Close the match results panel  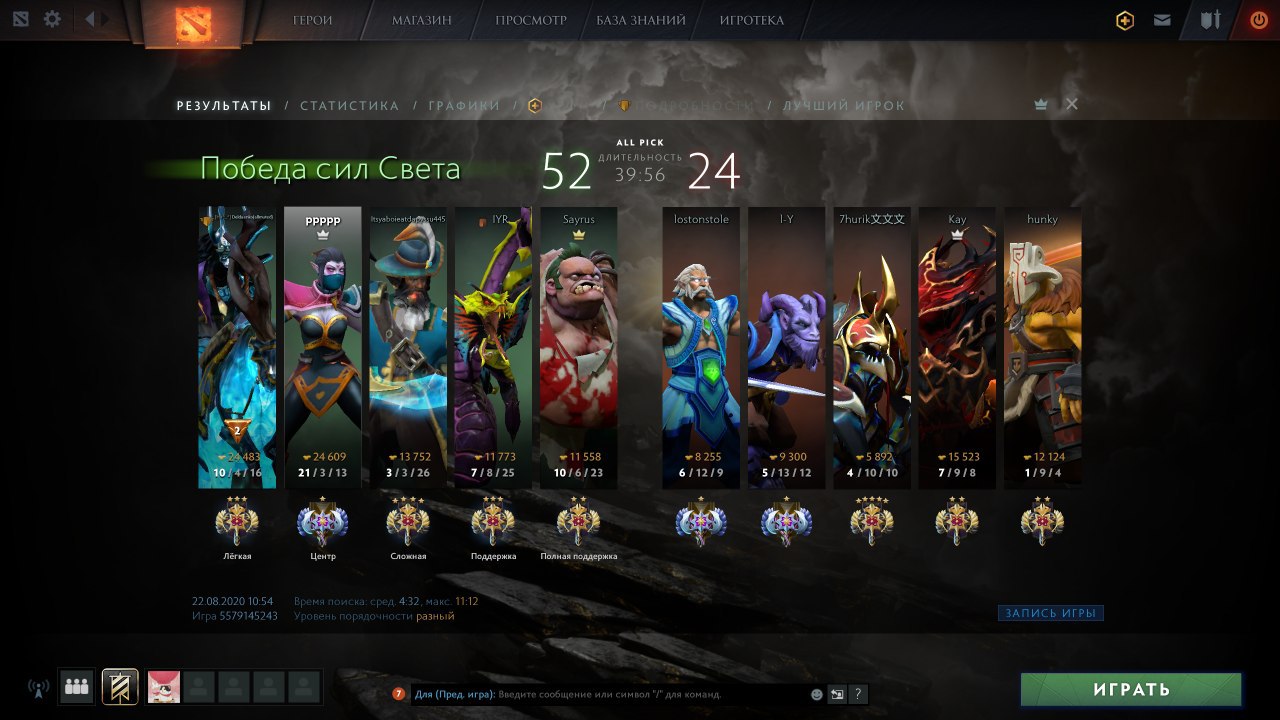coord(1072,104)
